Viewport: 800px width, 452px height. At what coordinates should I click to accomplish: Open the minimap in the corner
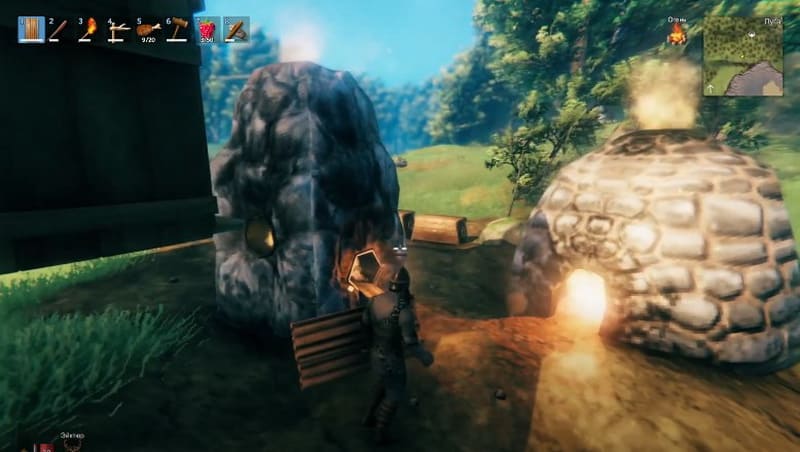coord(743,56)
